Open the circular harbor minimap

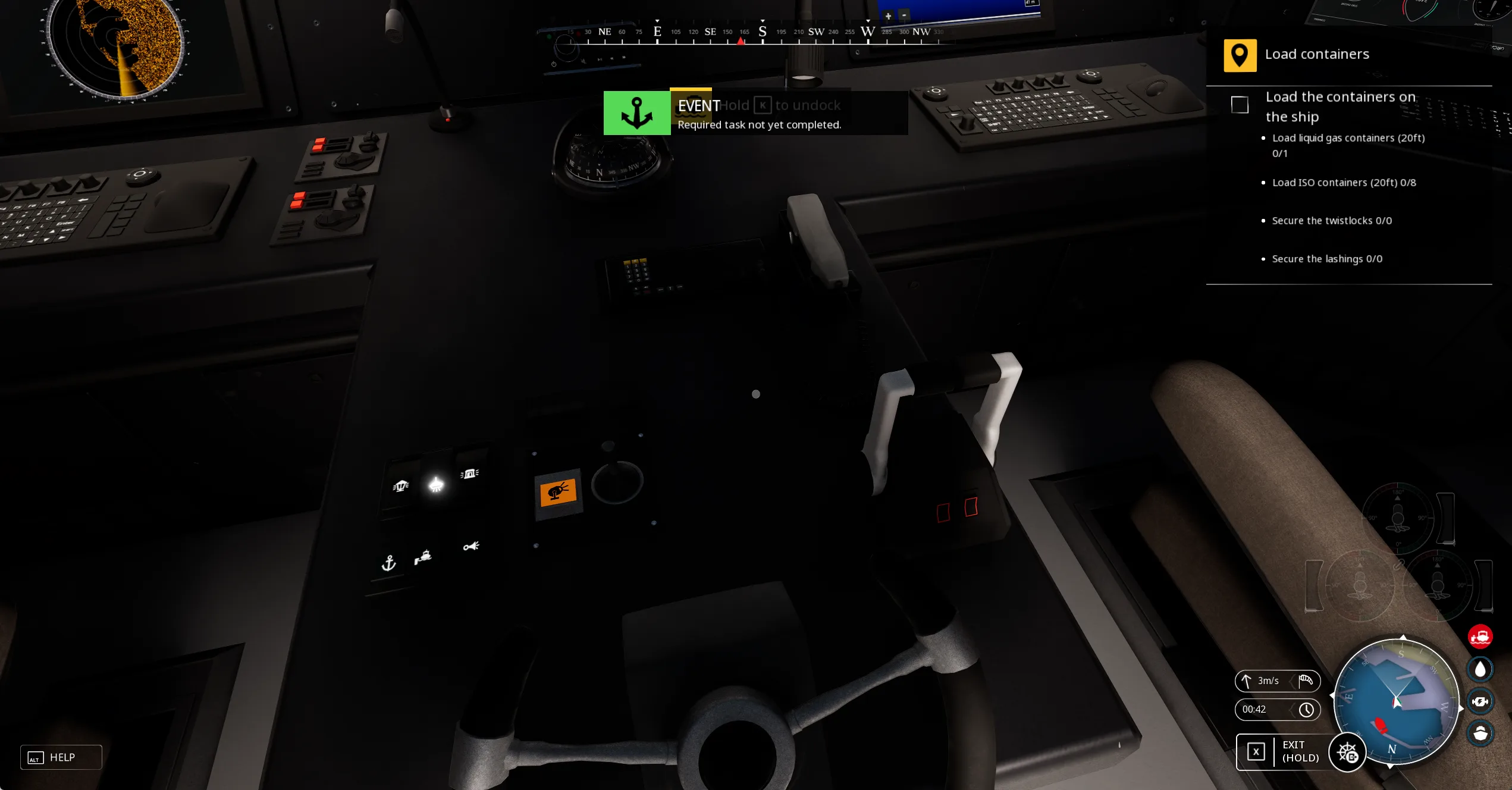(1397, 701)
